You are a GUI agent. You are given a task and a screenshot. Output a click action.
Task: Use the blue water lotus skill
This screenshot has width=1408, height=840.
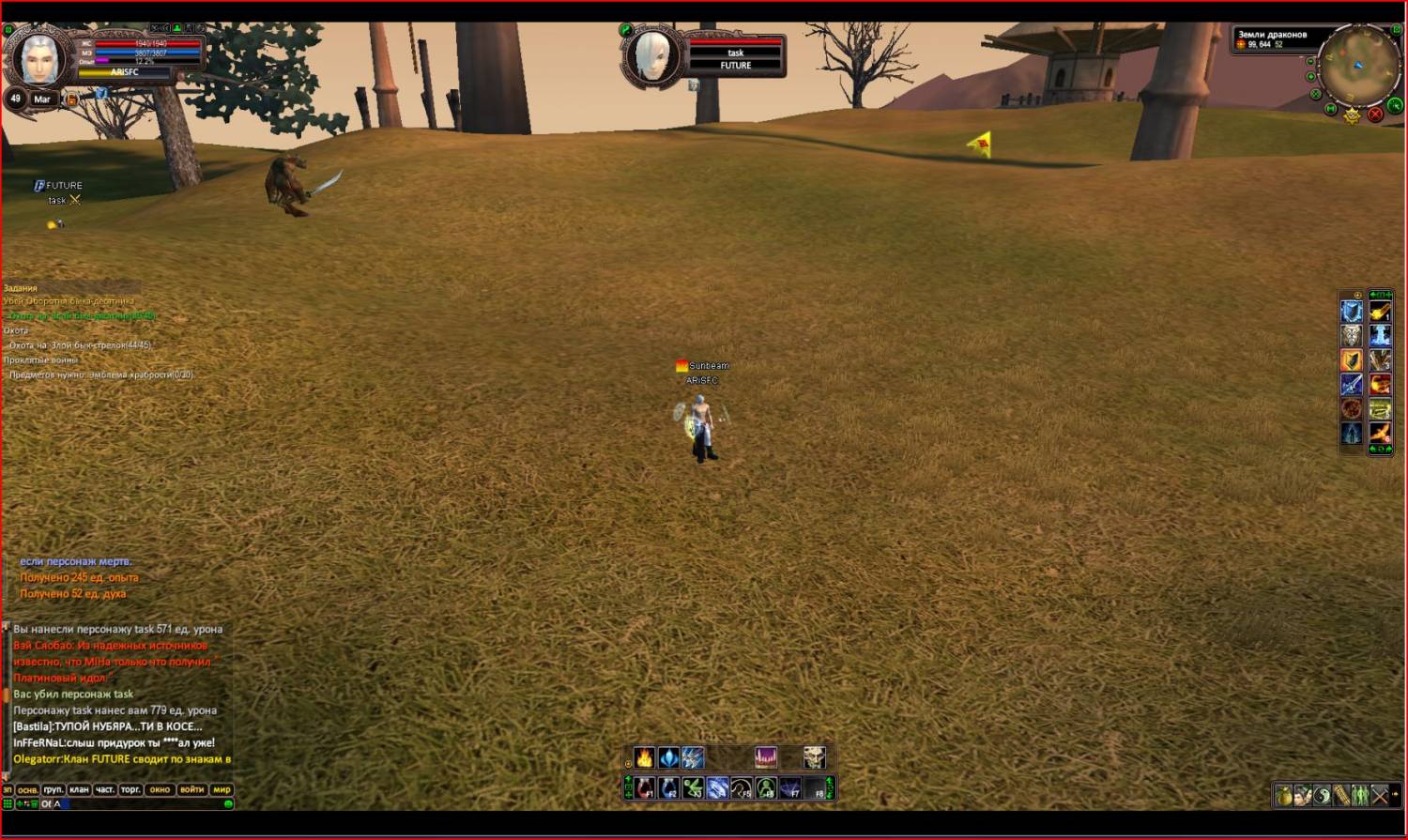[x=668, y=757]
